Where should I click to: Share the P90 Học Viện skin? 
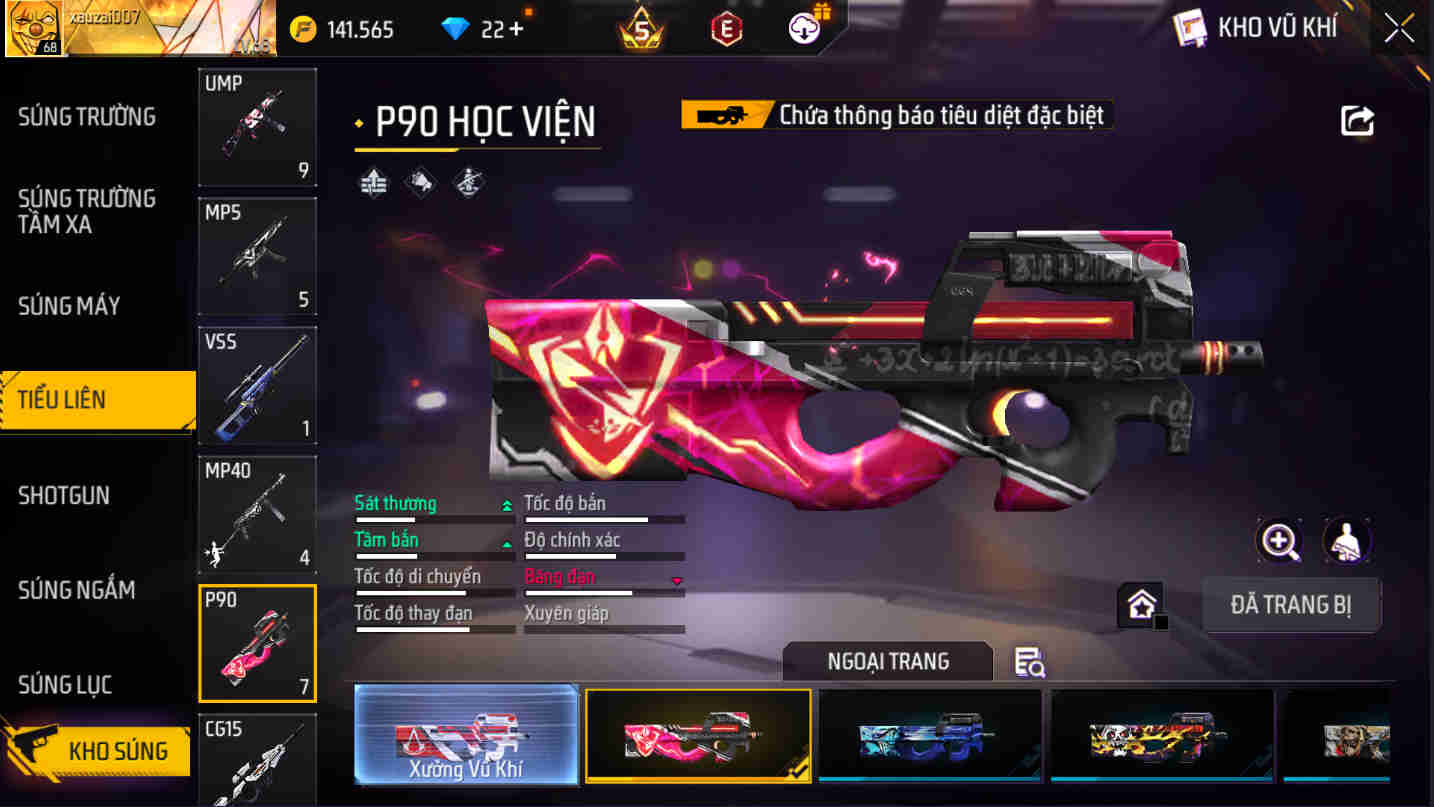1357,119
